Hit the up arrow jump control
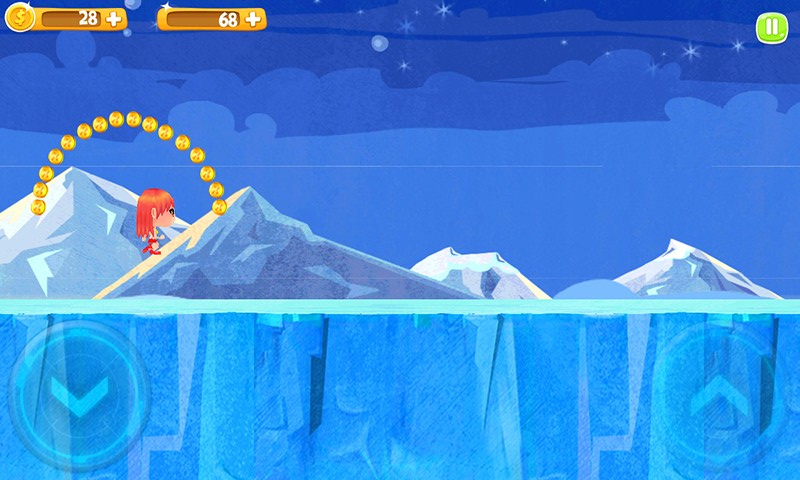Image resolution: width=800 pixels, height=480 pixels. point(724,396)
